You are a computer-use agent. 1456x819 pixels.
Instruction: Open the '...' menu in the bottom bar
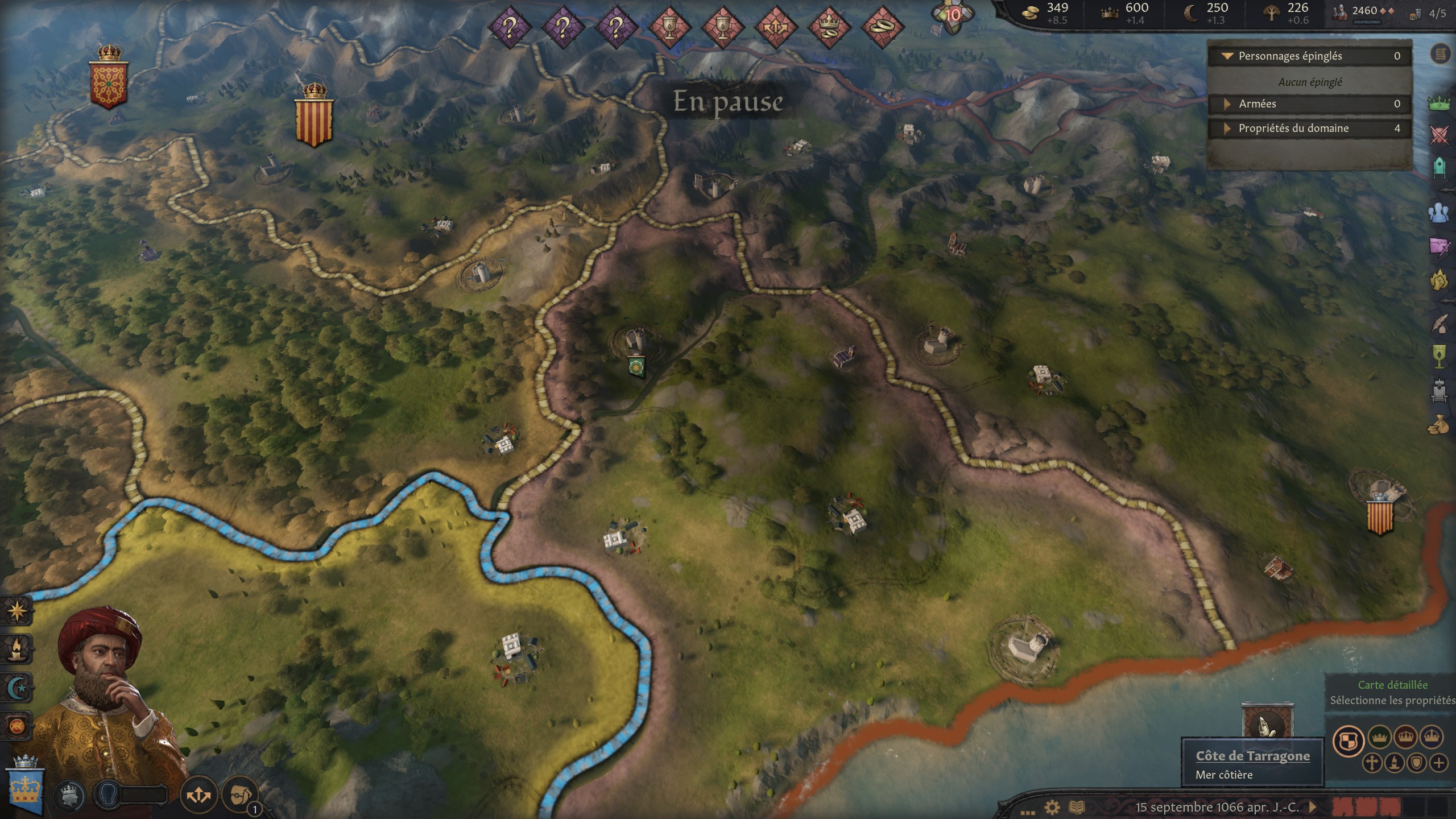[1028, 813]
